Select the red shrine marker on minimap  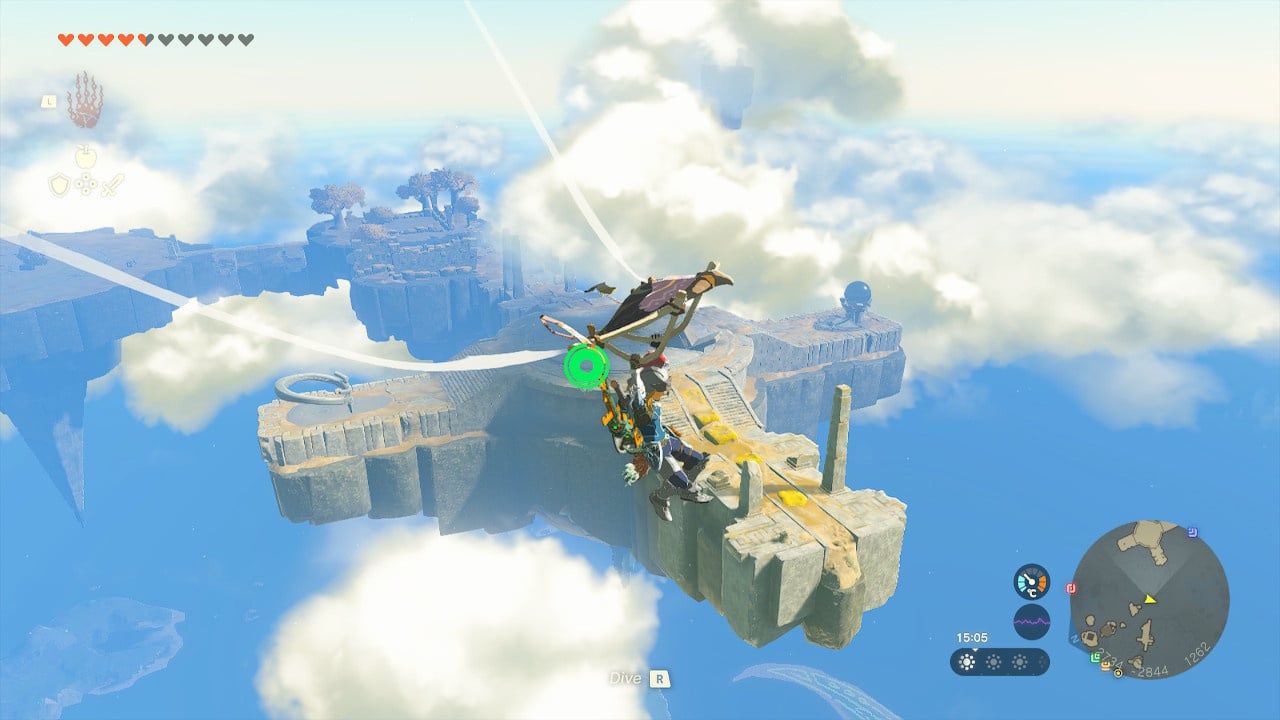tap(1071, 588)
